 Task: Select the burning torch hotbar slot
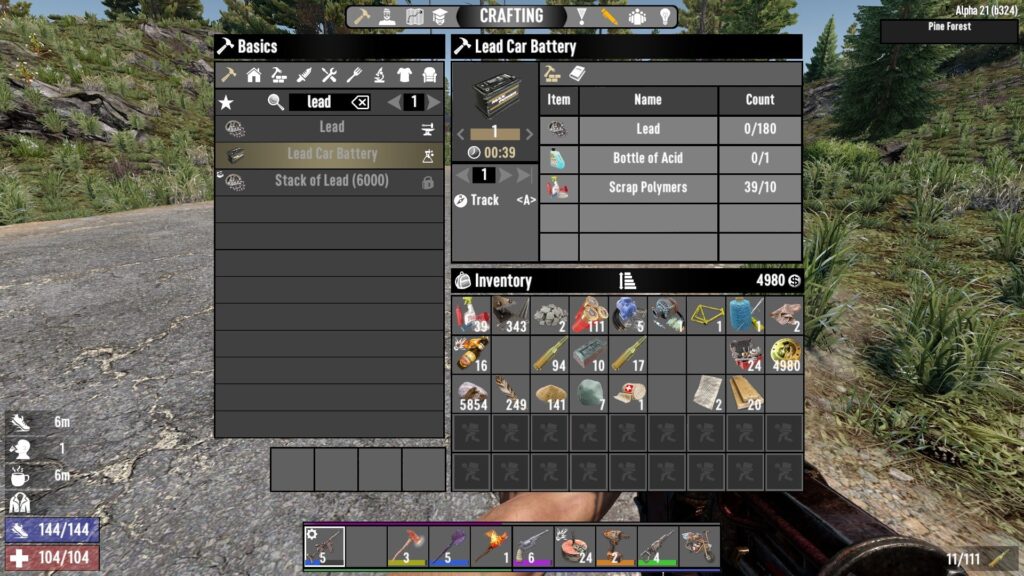tap(491, 546)
